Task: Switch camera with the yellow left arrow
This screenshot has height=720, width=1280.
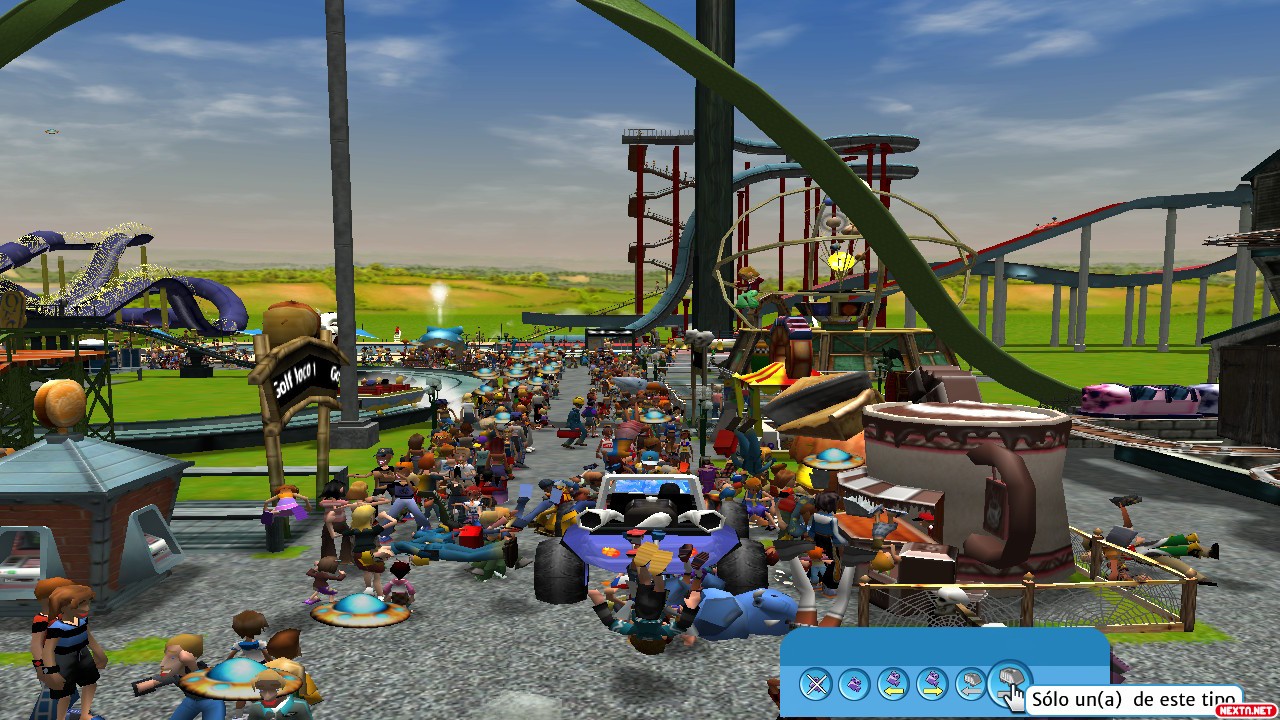Action: tap(893, 685)
